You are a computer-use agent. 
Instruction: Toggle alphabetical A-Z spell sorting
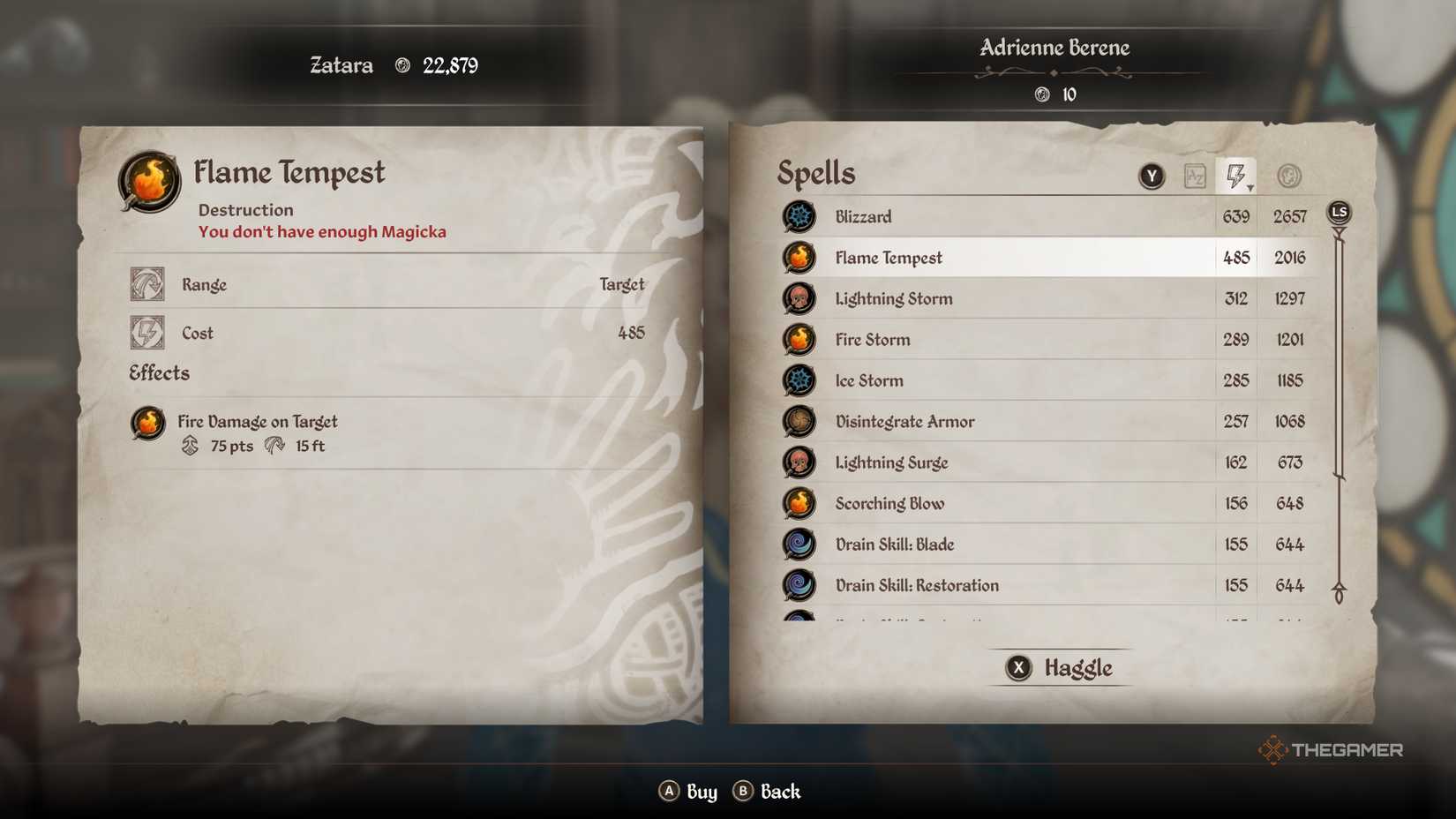1197,175
